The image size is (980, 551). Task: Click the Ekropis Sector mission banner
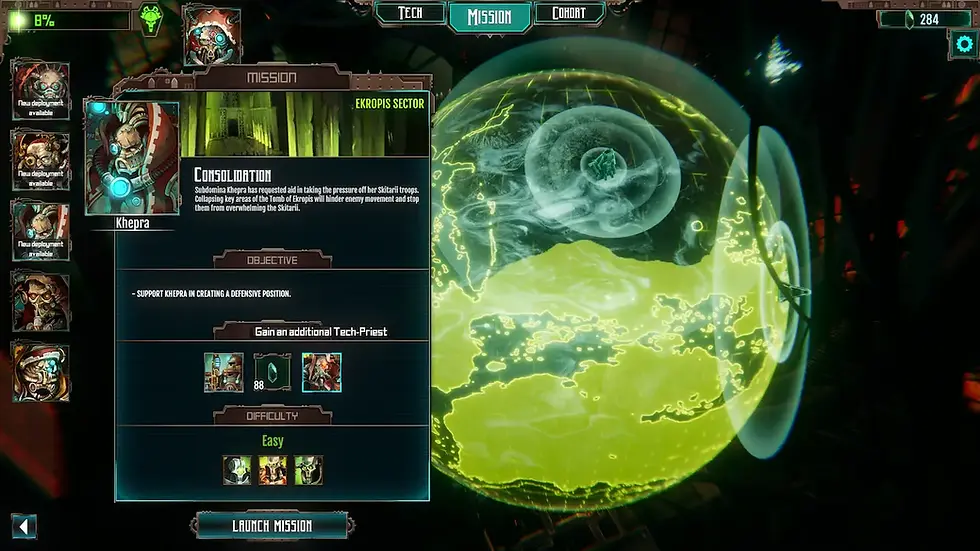pos(305,124)
